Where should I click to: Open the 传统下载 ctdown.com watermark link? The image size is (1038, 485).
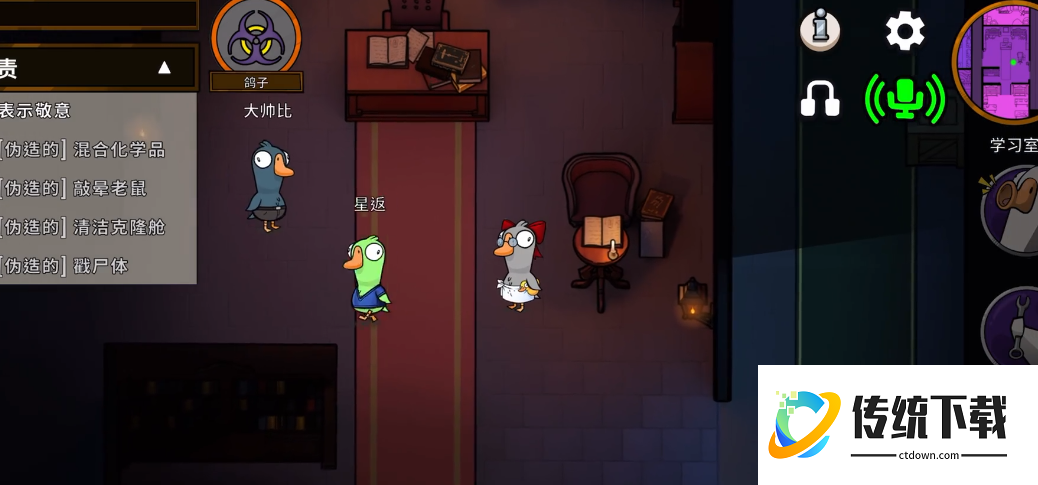[x=898, y=424]
